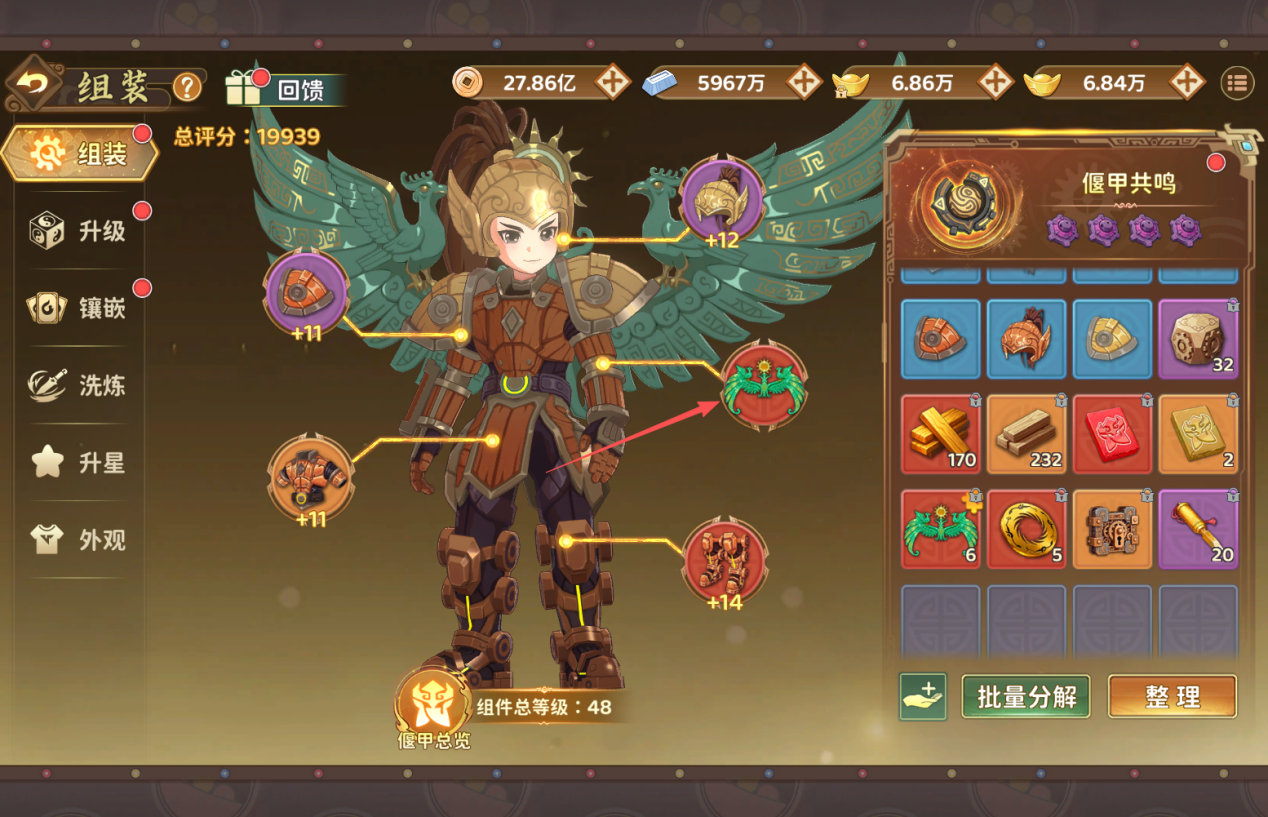Click the 批量分解 batch dismantle button
The height and width of the screenshot is (817, 1268).
1025,697
